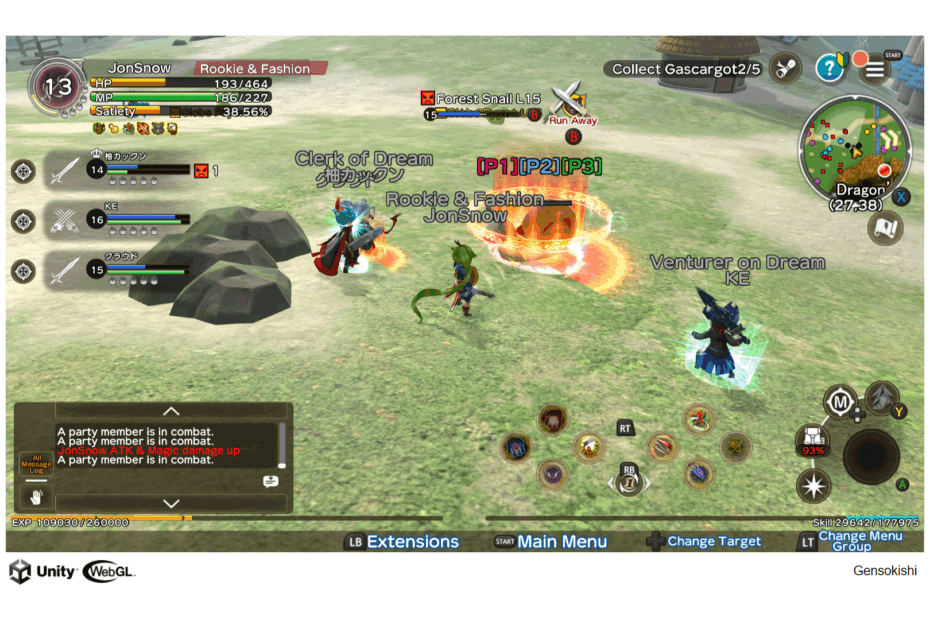Select the Collect Gascargot quest tracker

click(x=686, y=69)
